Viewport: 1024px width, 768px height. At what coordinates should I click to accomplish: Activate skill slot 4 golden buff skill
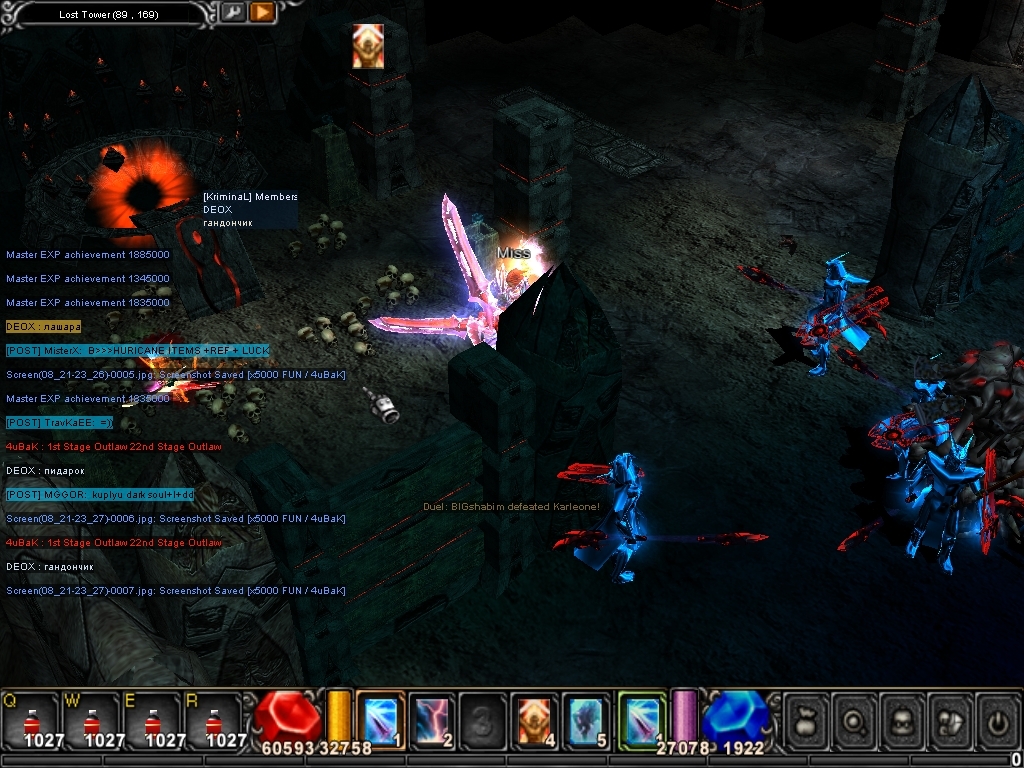tap(536, 720)
